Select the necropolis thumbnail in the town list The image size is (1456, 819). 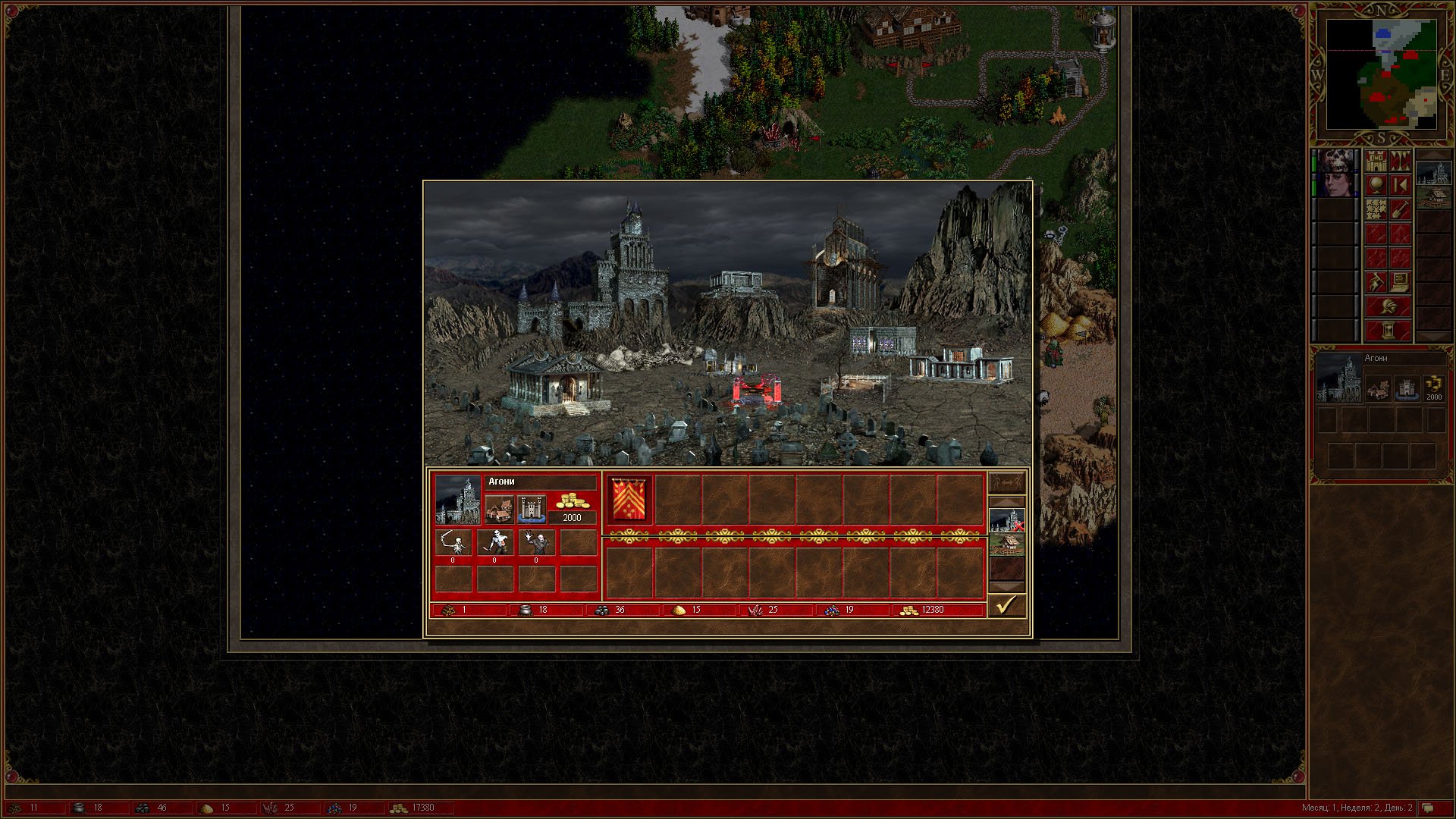(1006, 520)
